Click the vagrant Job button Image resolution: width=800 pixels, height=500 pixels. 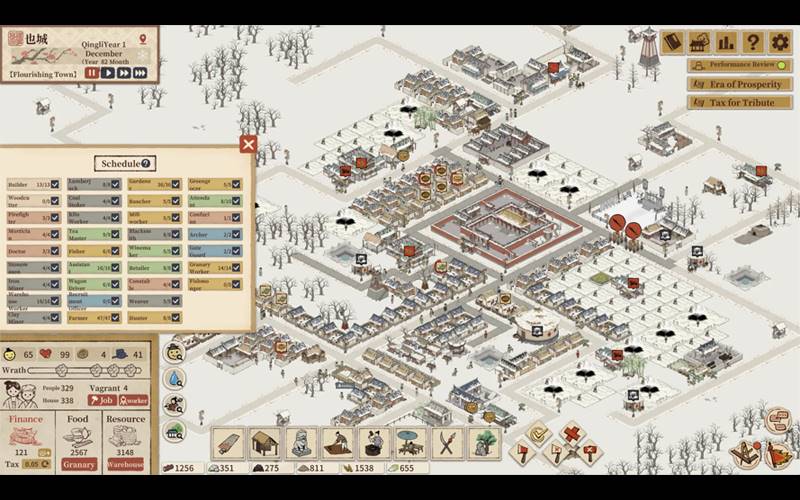point(102,400)
